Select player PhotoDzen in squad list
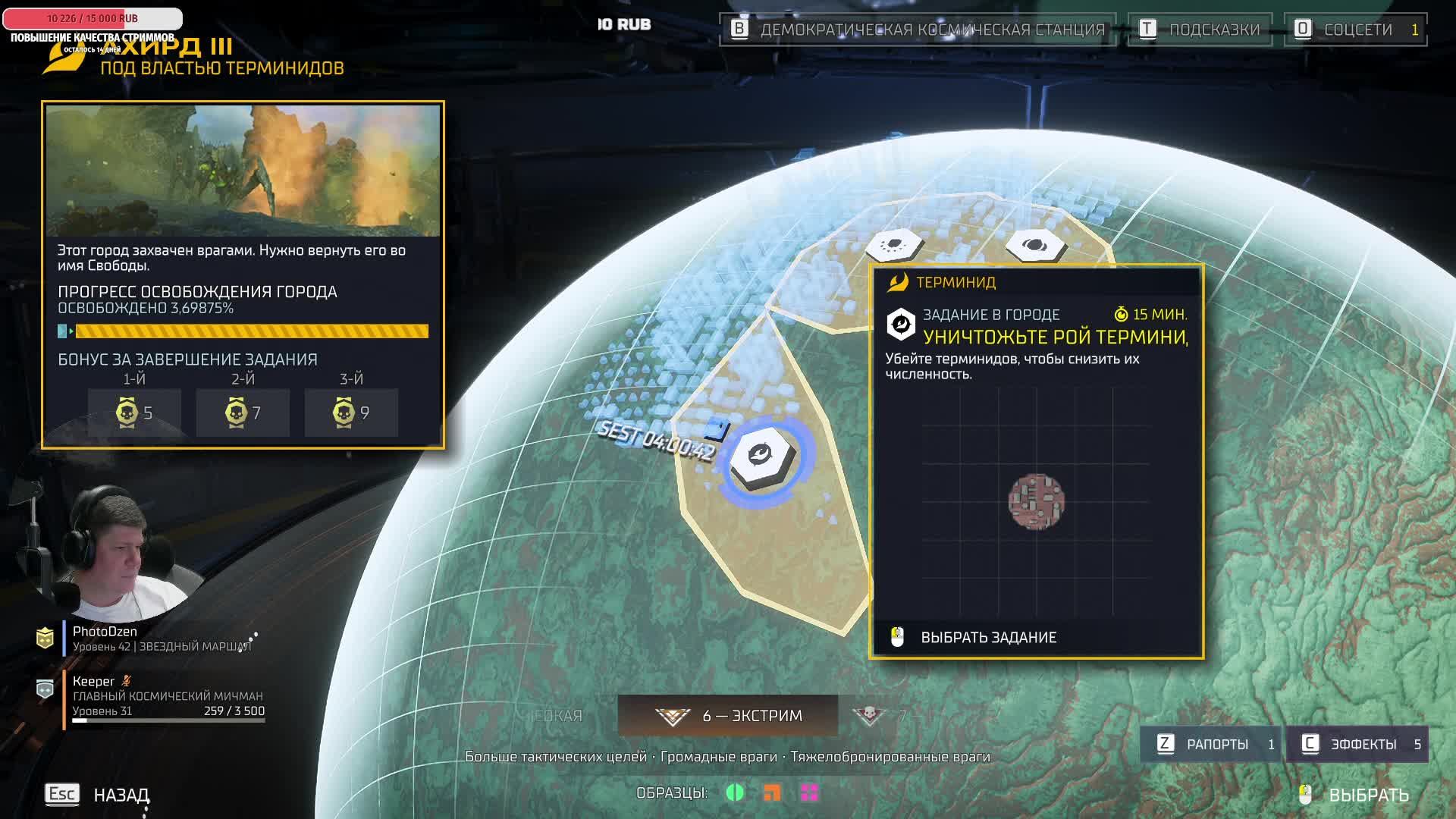Screen dimensions: 1456x819 (x=105, y=632)
